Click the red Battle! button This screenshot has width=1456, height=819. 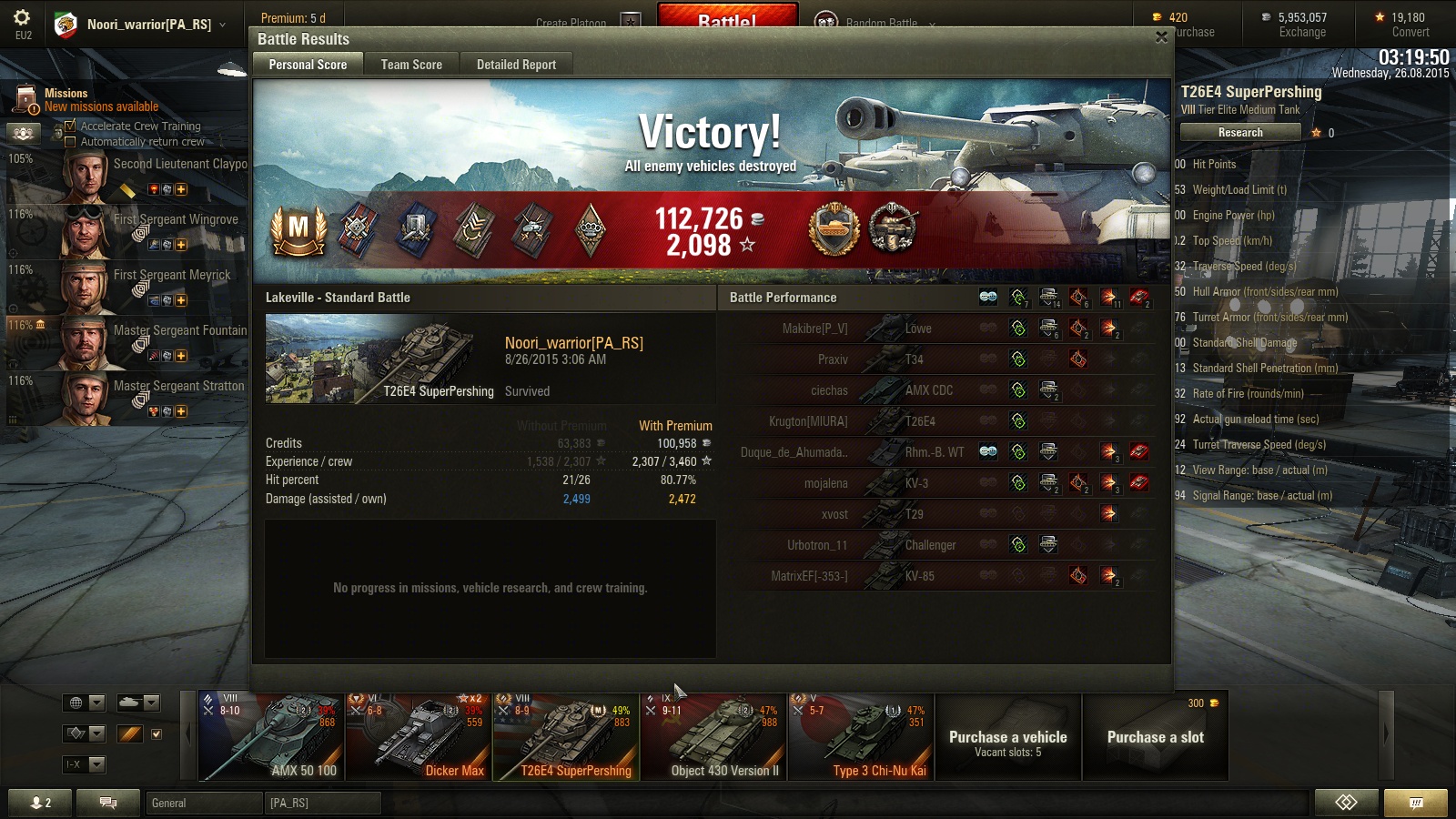727,17
